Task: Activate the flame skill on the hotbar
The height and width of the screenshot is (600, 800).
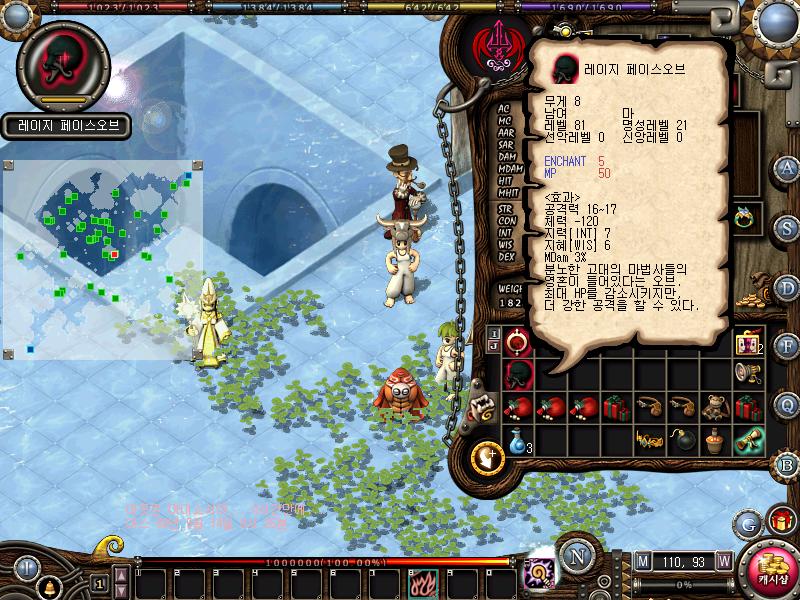Action: point(421,581)
